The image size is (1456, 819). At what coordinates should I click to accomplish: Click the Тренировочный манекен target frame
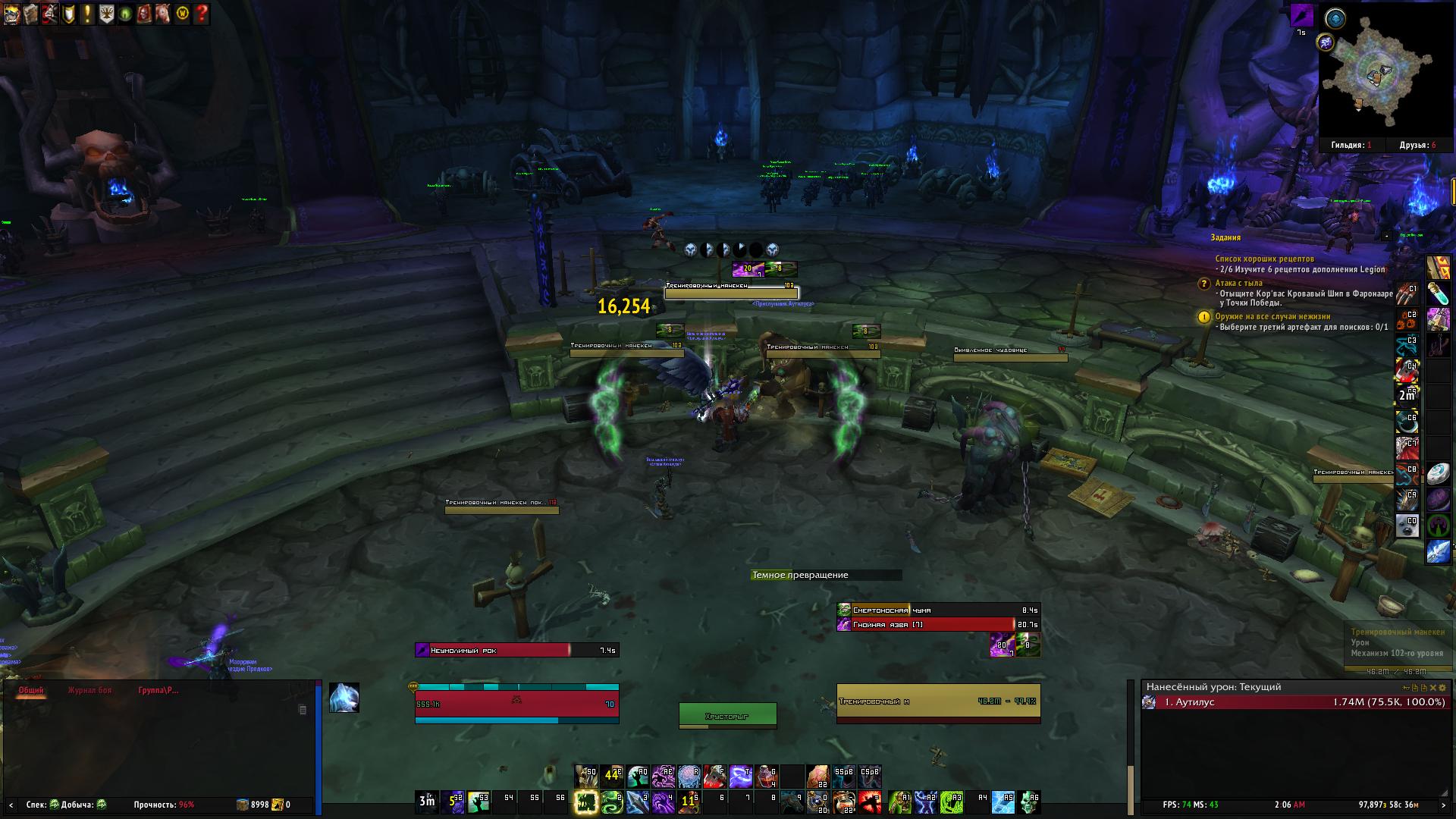click(x=938, y=701)
